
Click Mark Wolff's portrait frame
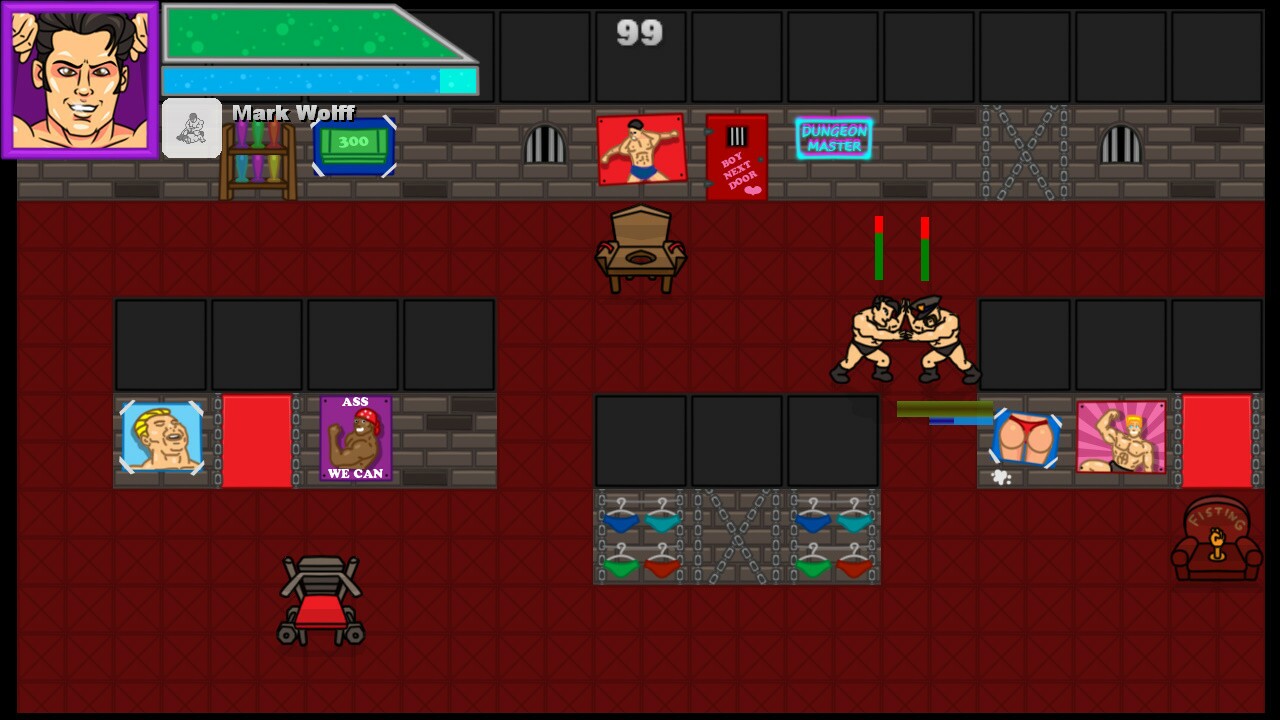point(78,80)
